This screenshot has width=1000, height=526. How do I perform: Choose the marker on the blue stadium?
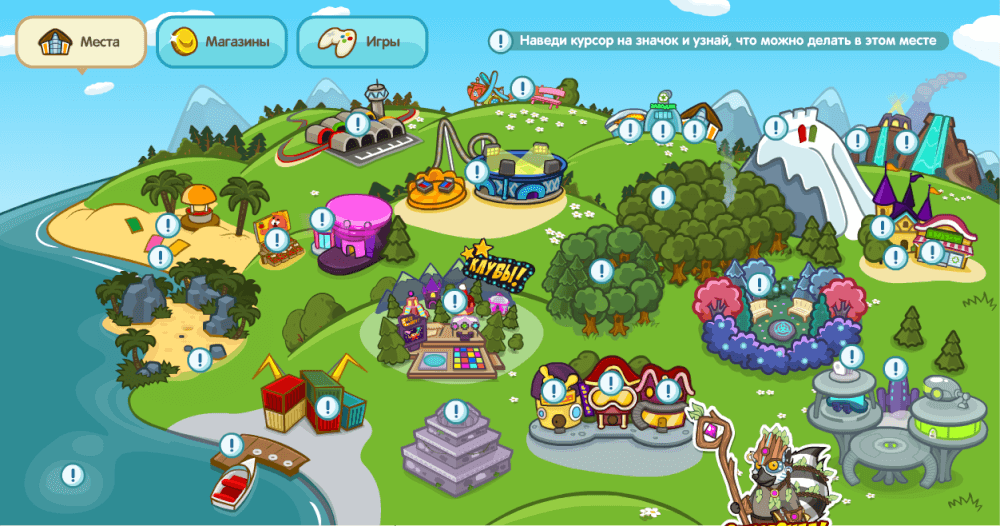(x=478, y=172)
